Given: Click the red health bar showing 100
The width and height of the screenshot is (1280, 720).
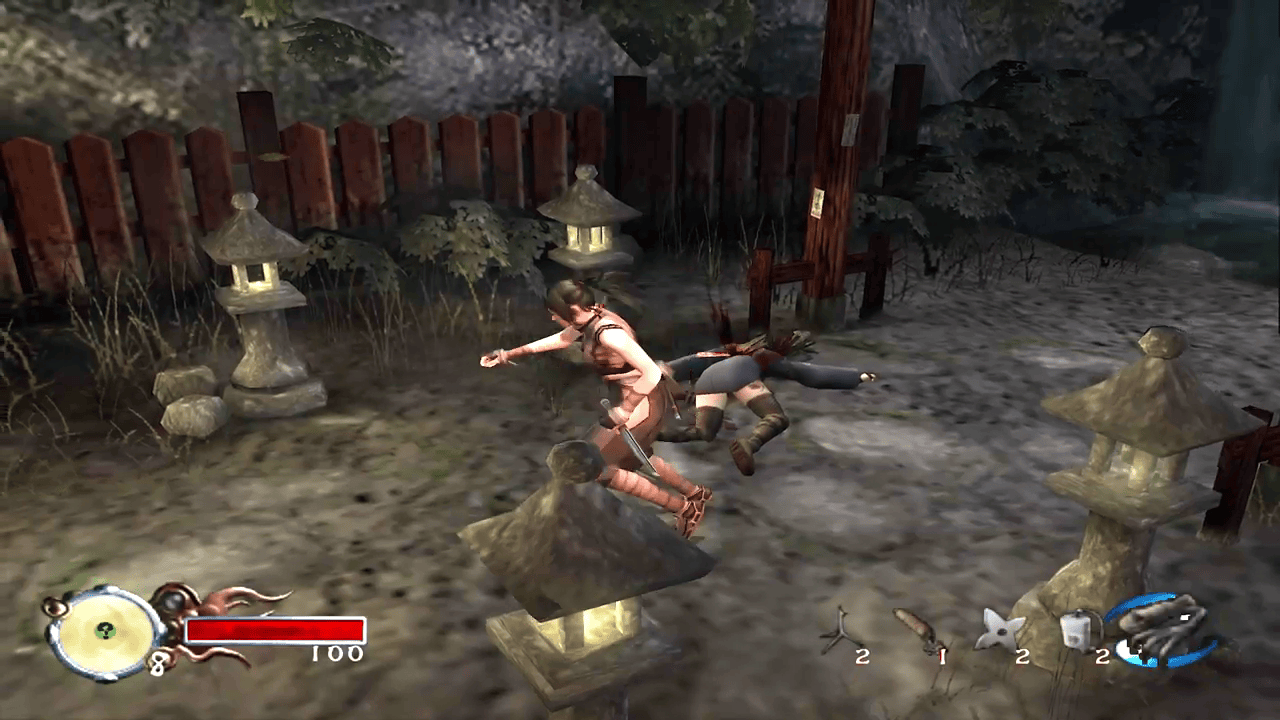Looking at the screenshot, I should [275, 632].
